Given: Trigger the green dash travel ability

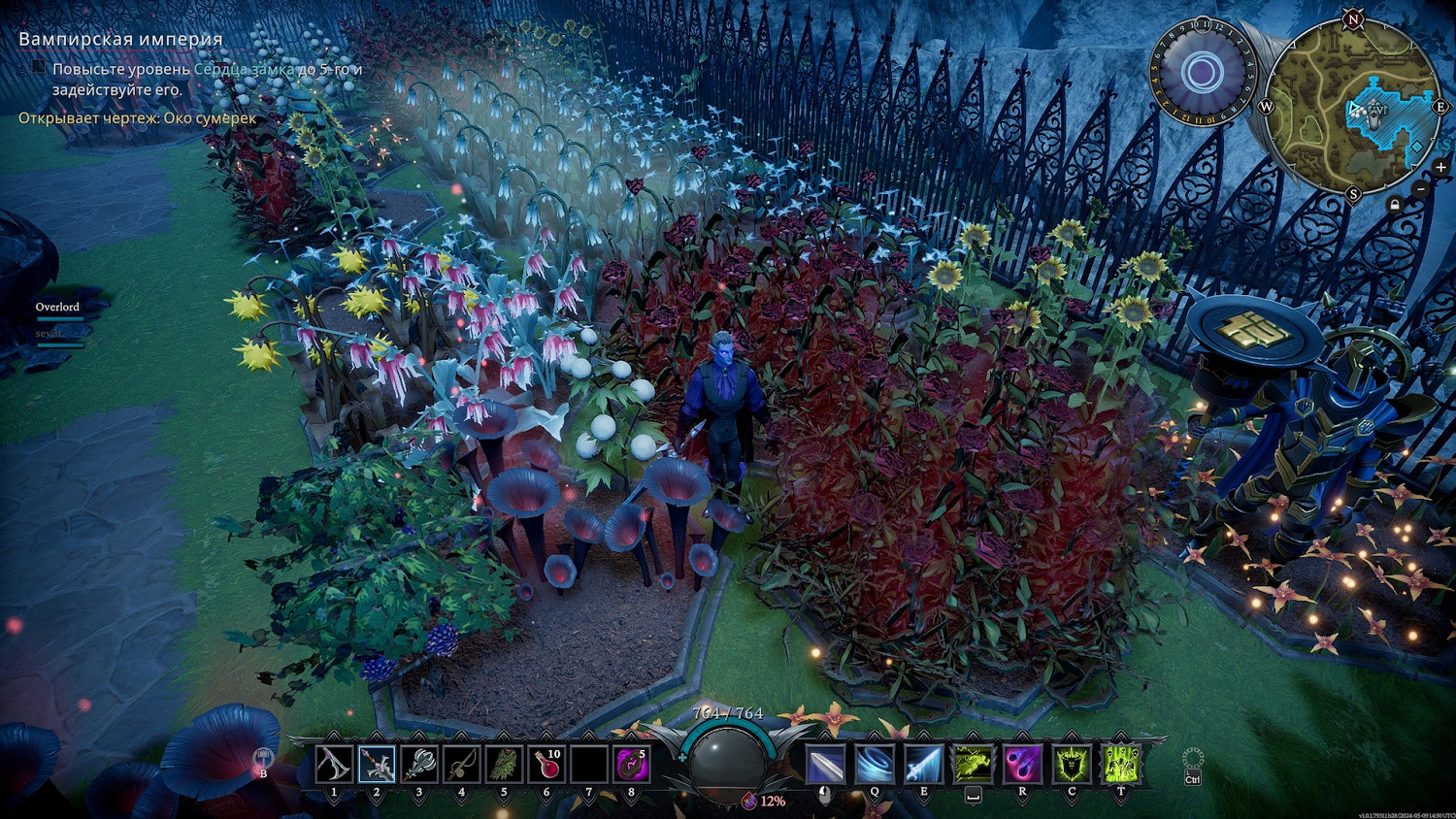Looking at the screenshot, I should pos(973,765).
